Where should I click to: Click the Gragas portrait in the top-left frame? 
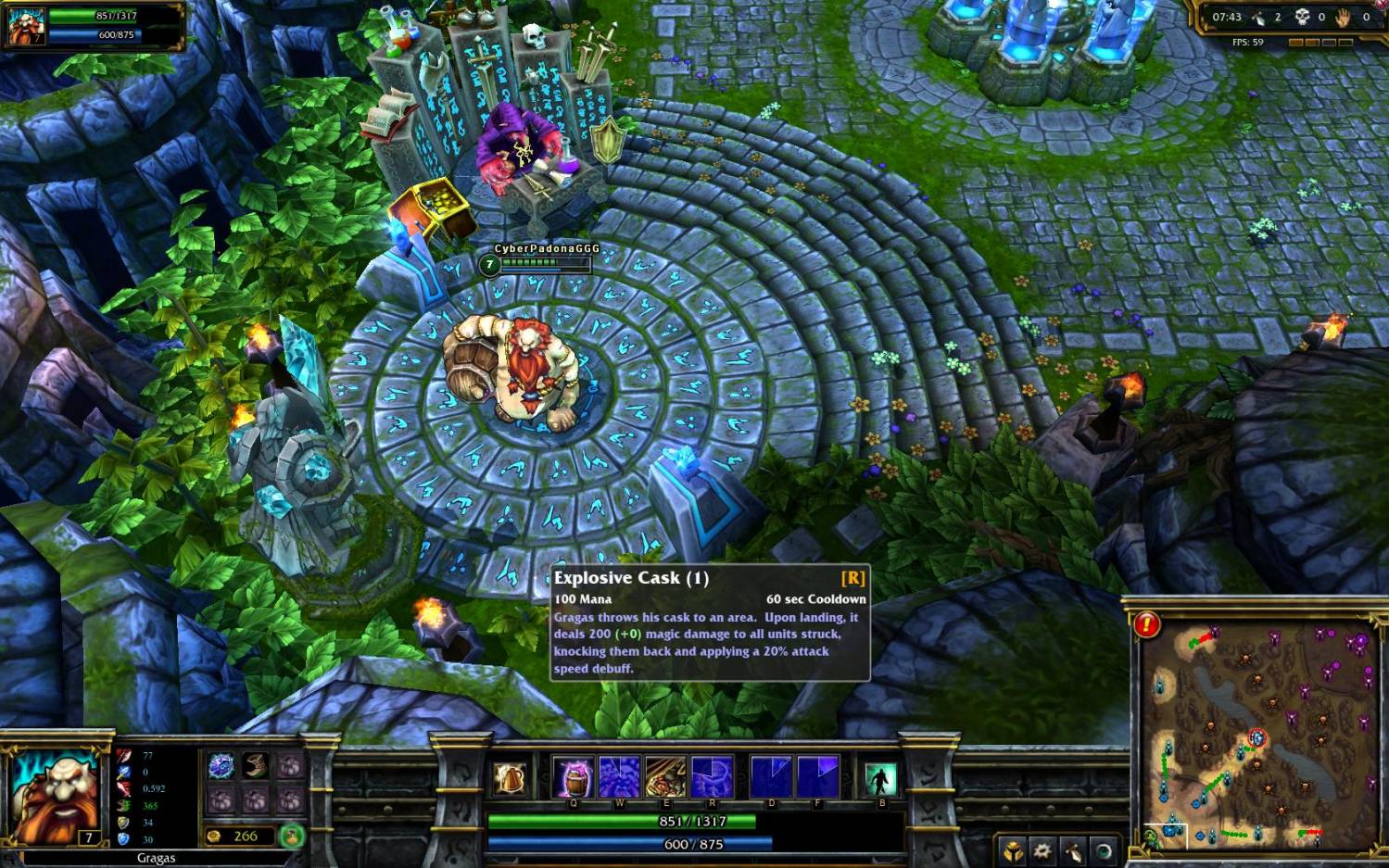[x=25, y=26]
